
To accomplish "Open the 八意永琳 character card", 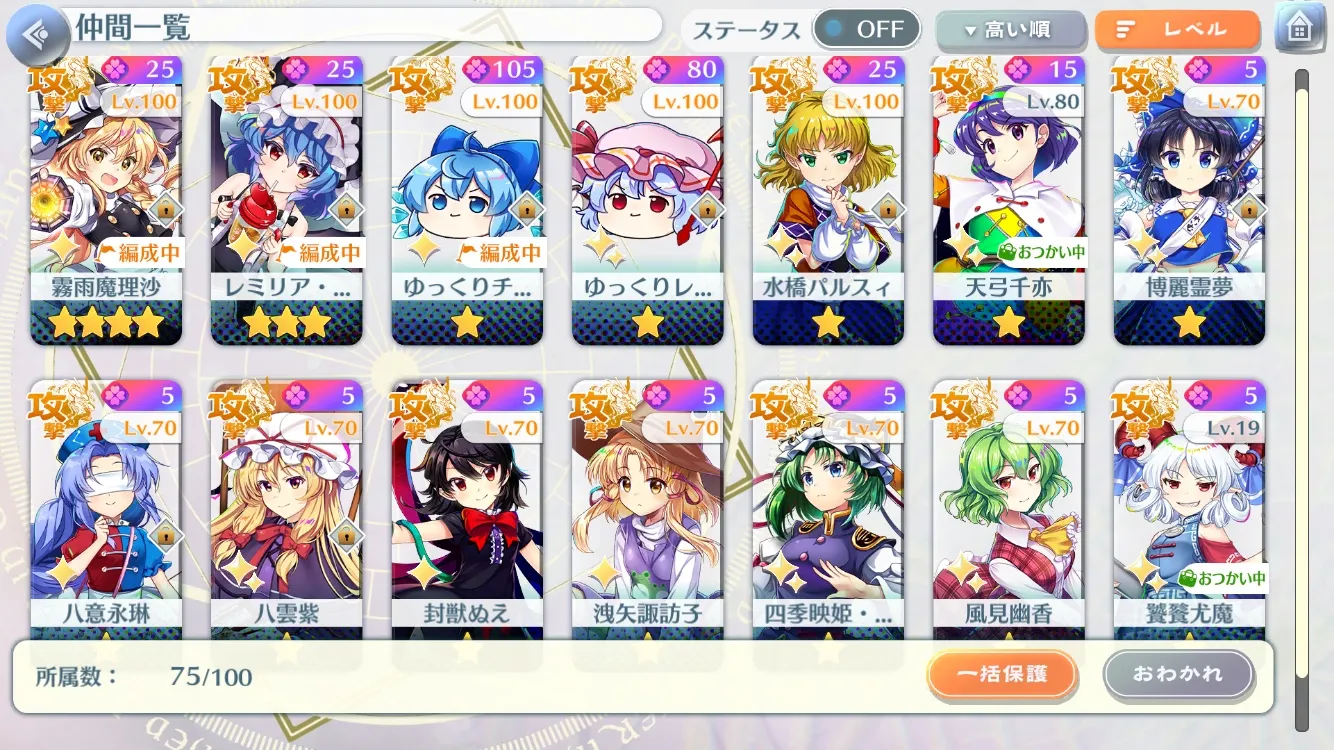I will [106, 510].
